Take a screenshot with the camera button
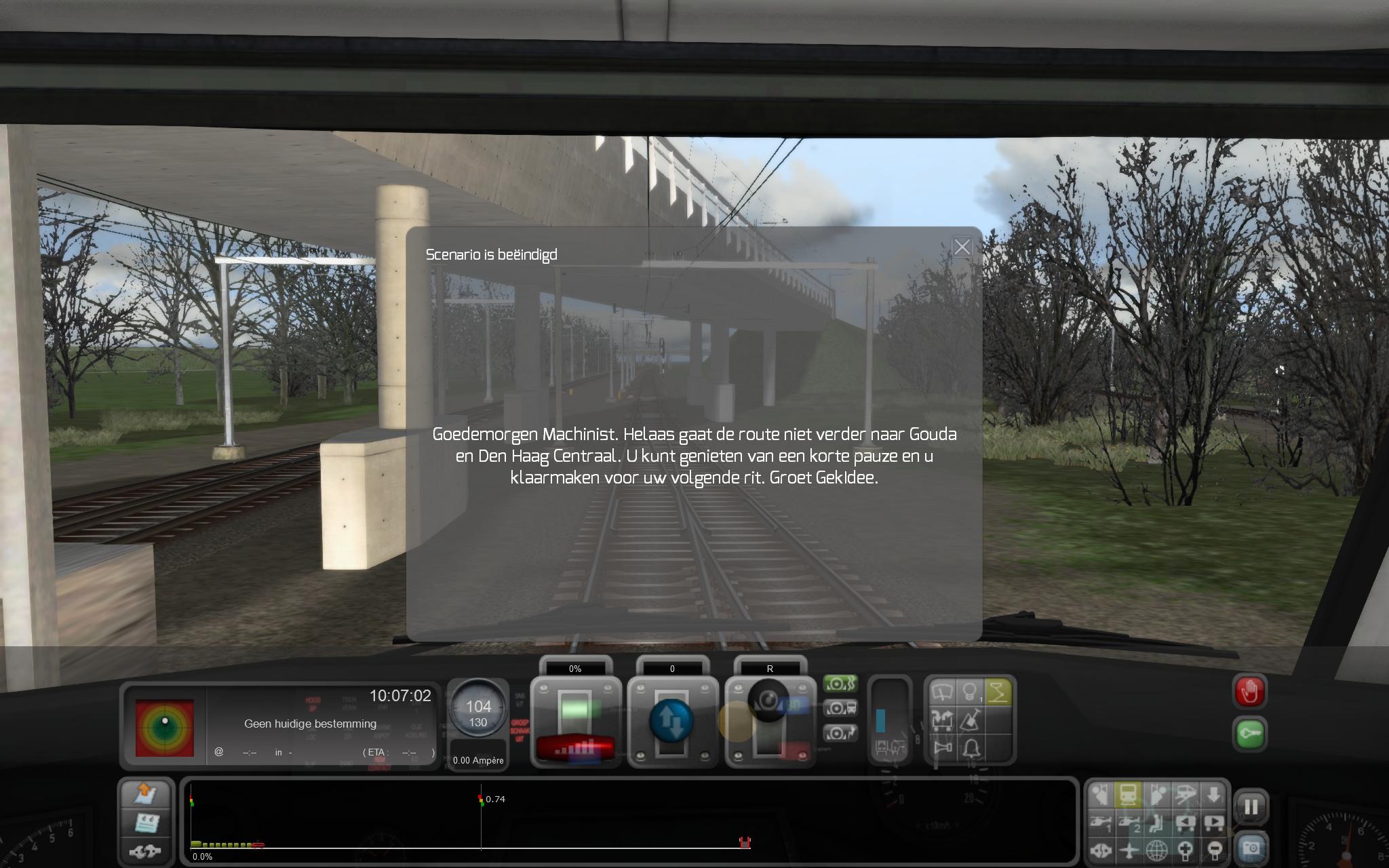 coord(1251,847)
